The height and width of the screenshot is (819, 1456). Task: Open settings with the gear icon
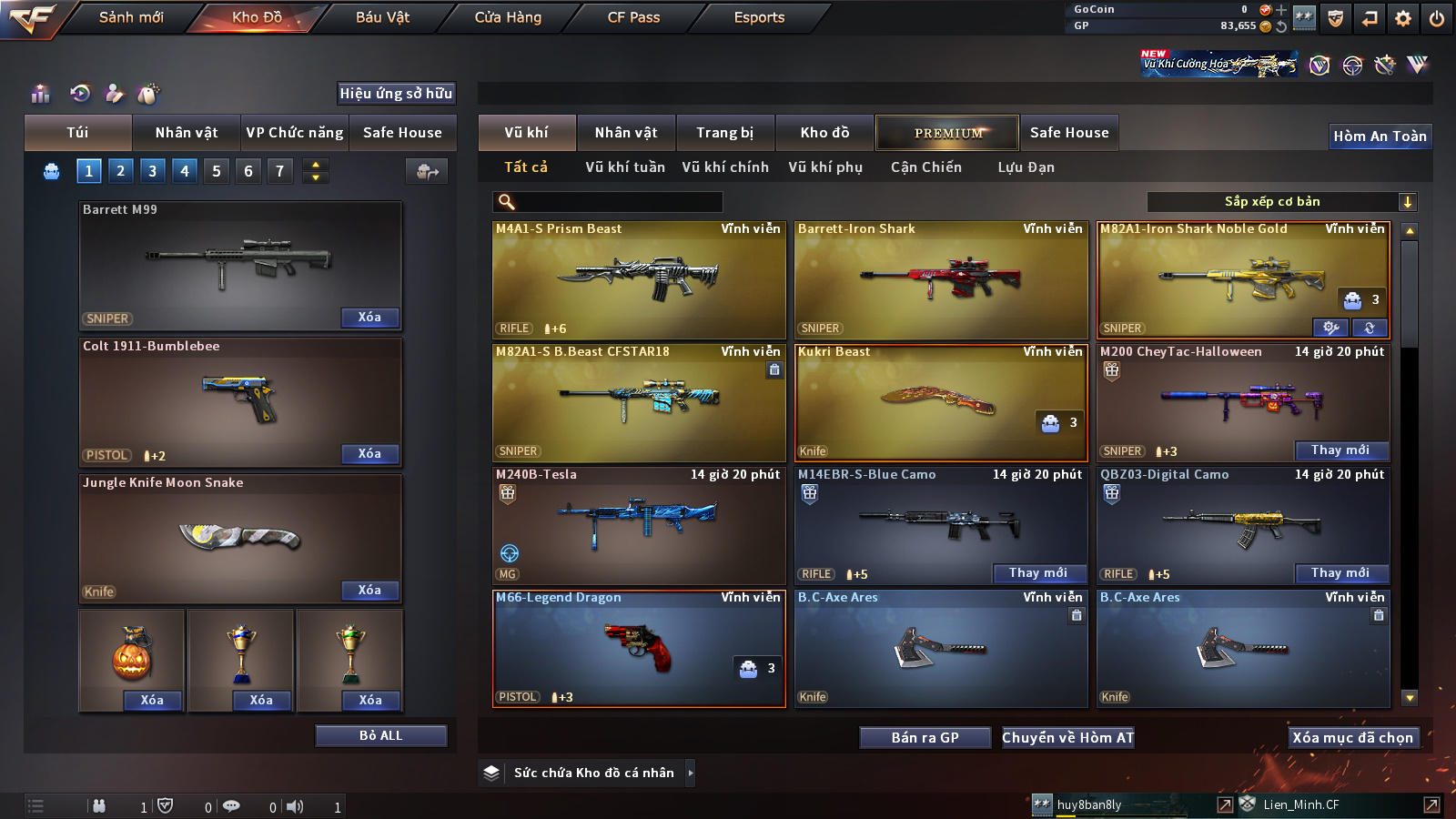pos(1403,18)
